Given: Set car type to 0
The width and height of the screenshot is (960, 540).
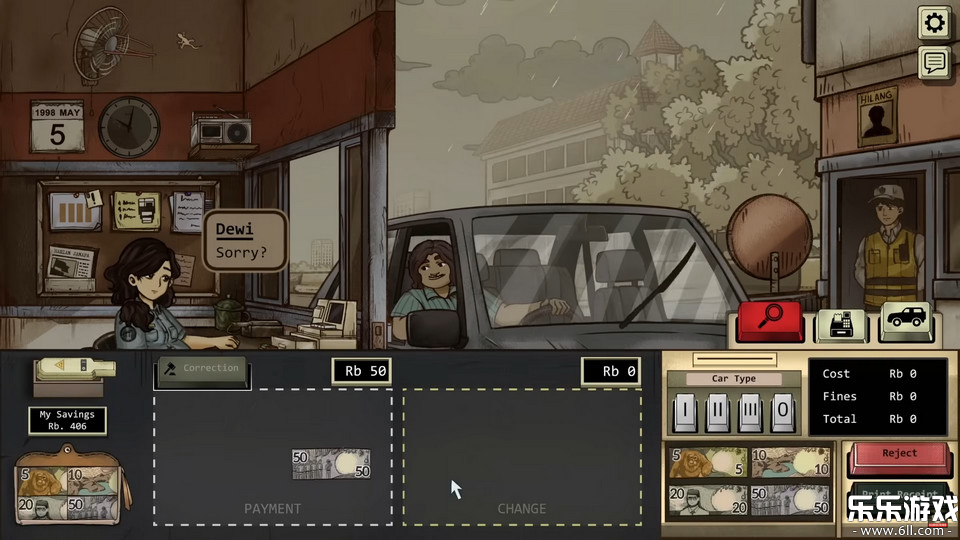Looking at the screenshot, I should pyautogui.click(x=783, y=411).
